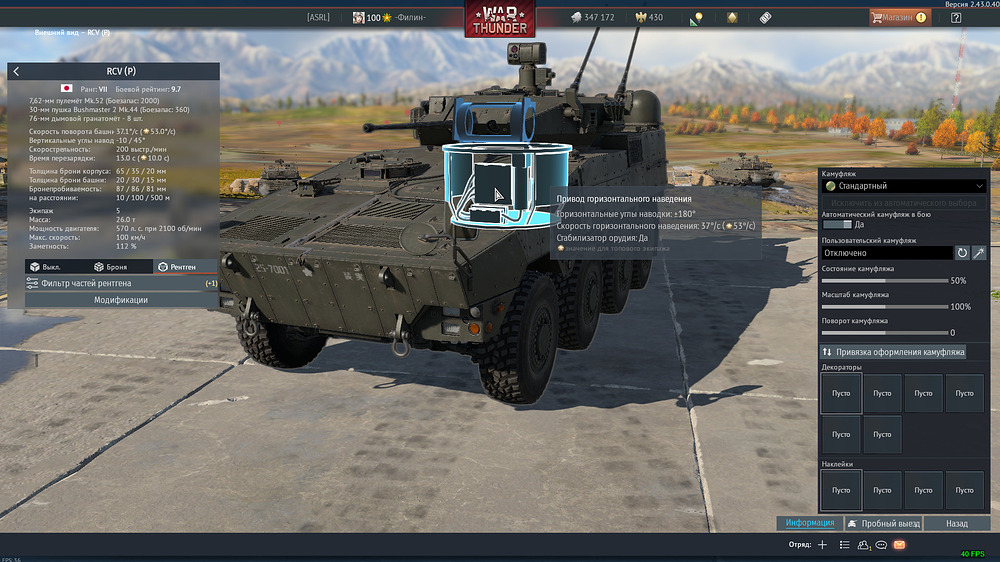Select the Выкл. view mode tab
The image size is (1000, 562).
[x=52, y=267]
